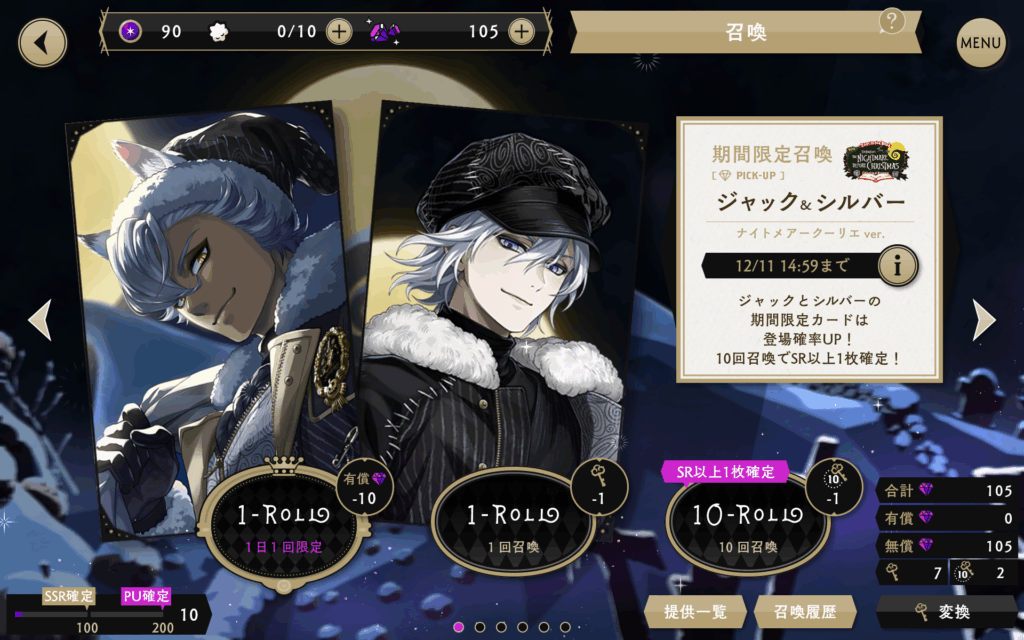Switch to the next summon banner
The image size is (1024, 640).
[984, 320]
